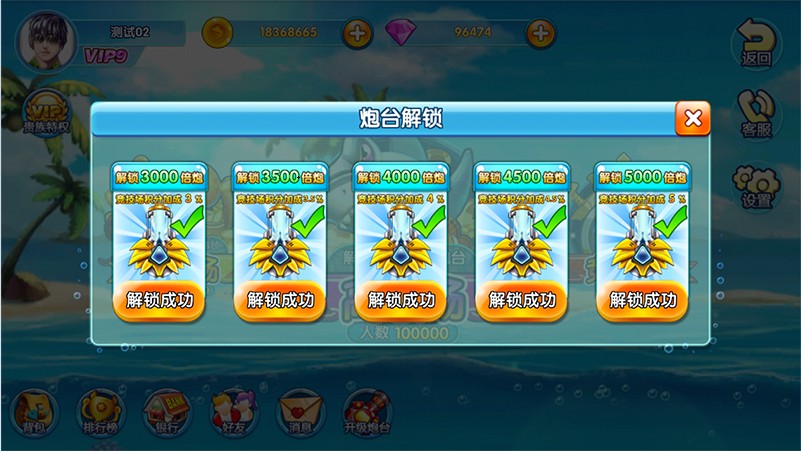Select the 3500倍炮 unlock card button
The width and height of the screenshot is (801, 452).
tap(280, 299)
